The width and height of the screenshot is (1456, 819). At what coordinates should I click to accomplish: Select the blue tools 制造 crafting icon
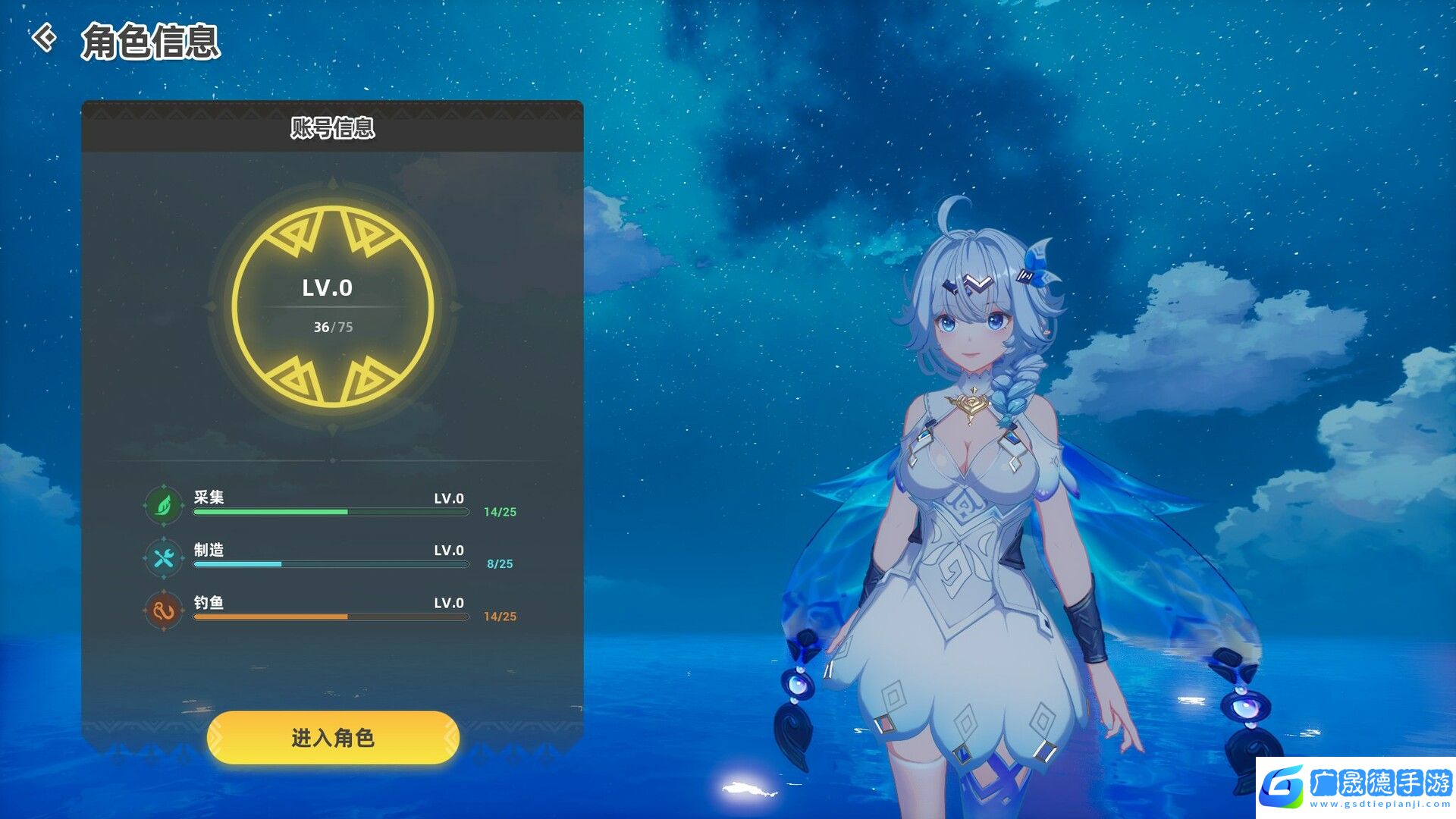[x=164, y=558]
